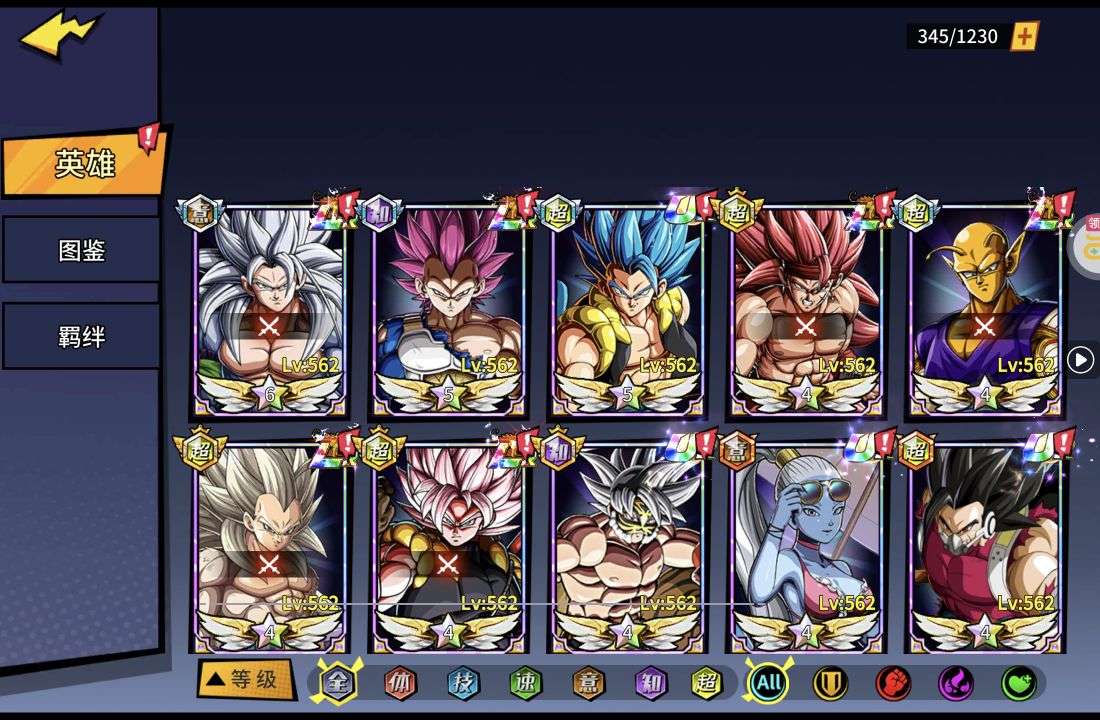Image resolution: width=1100 pixels, height=720 pixels.
Task: Choose the pink-haired Vegeta hero card
Action: [449, 310]
